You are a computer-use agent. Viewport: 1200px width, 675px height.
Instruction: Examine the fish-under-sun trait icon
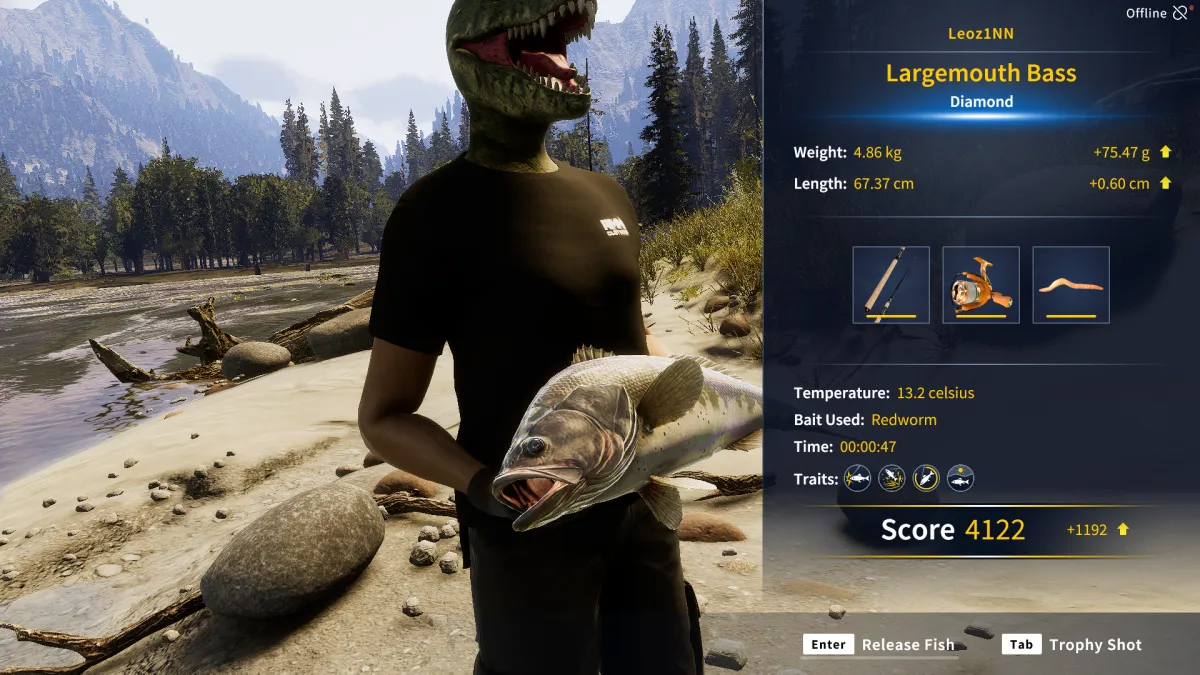click(x=960, y=478)
